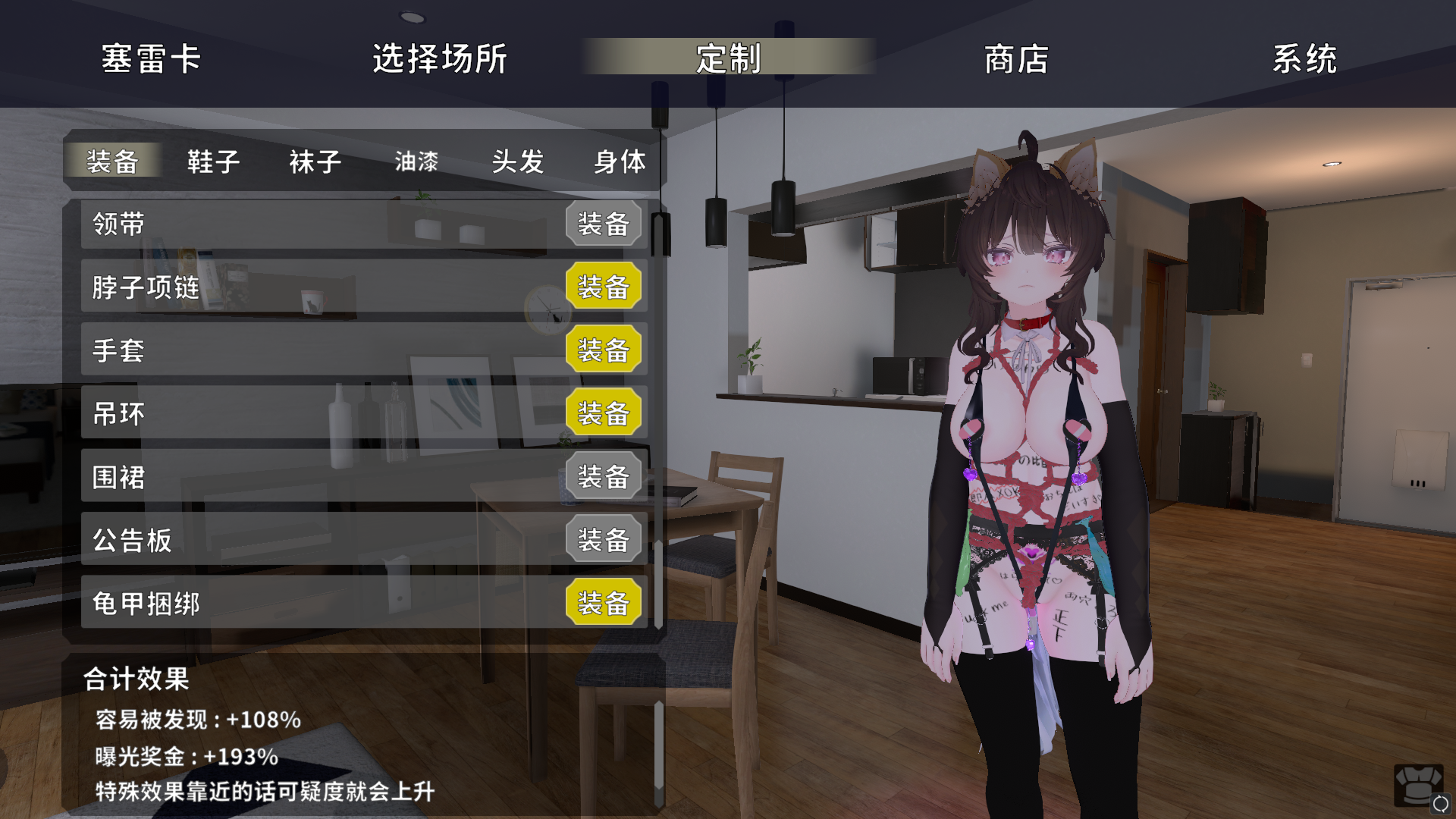Show the 袜子 socks tab
The image size is (1456, 819).
[315, 161]
